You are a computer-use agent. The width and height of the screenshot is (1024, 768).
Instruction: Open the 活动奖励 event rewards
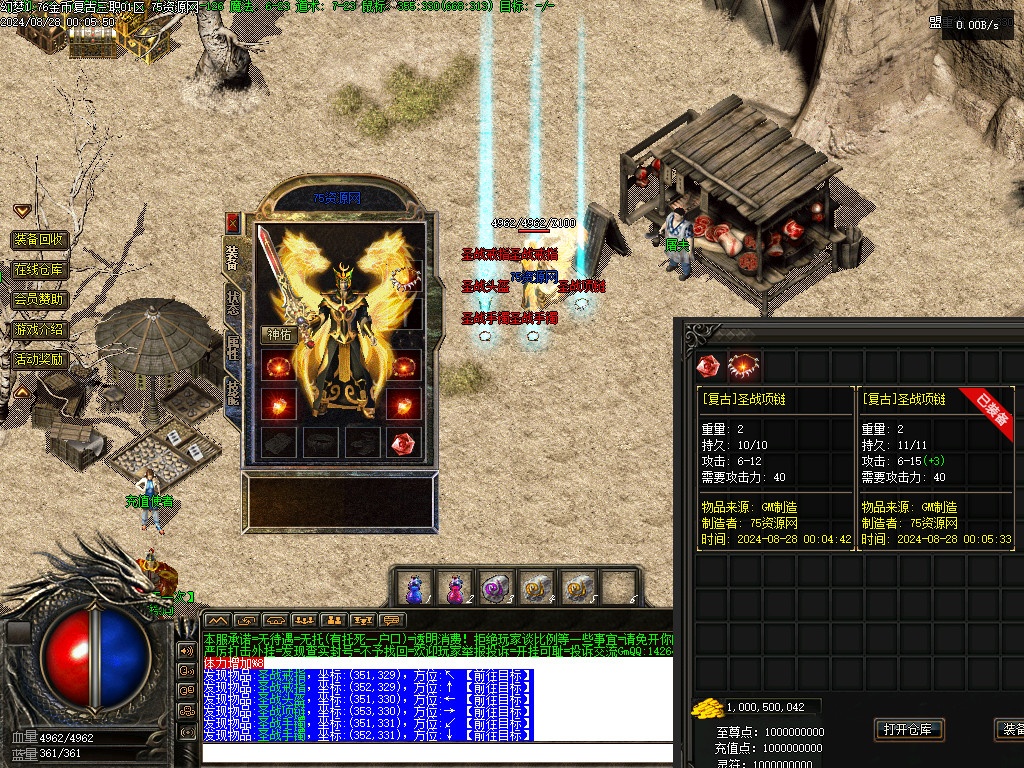pos(39,359)
